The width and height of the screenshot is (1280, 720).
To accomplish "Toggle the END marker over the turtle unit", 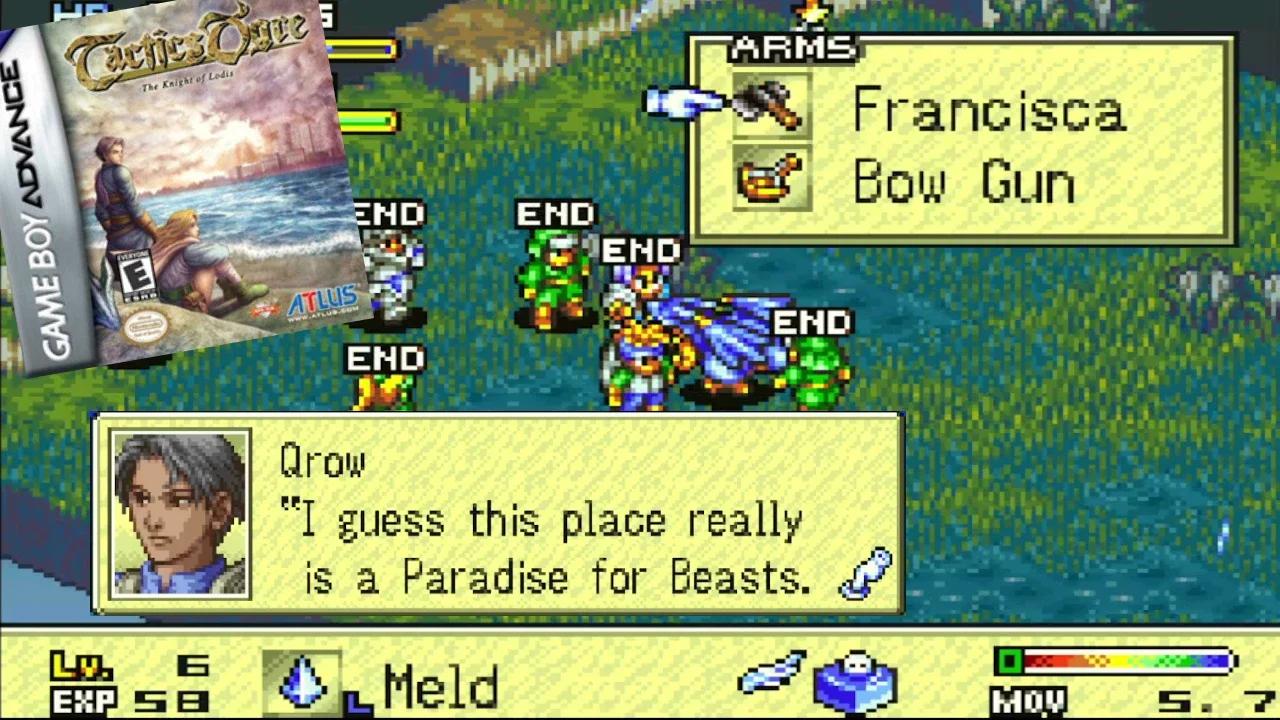I will (x=812, y=323).
